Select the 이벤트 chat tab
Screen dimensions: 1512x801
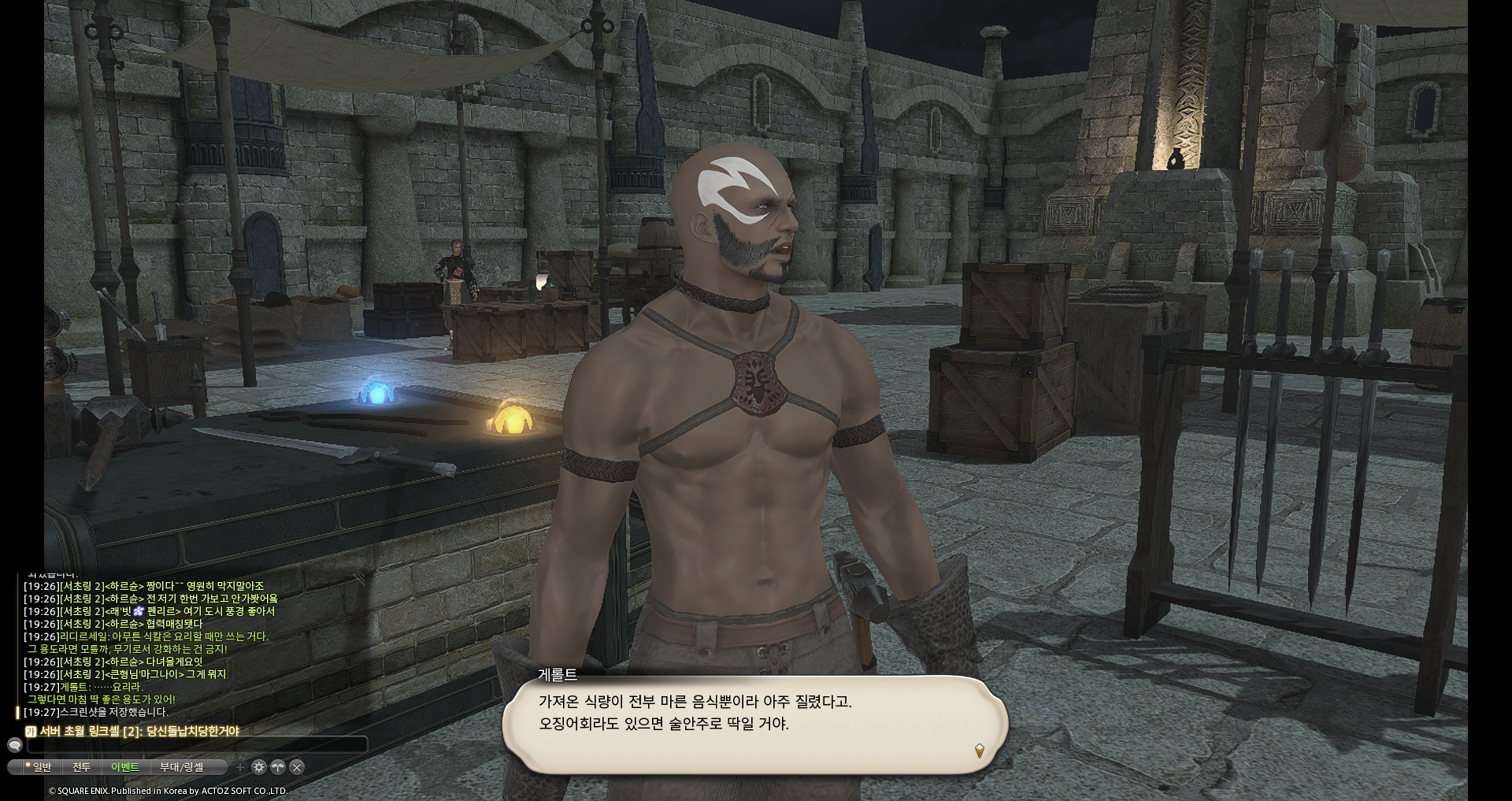tap(124, 767)
